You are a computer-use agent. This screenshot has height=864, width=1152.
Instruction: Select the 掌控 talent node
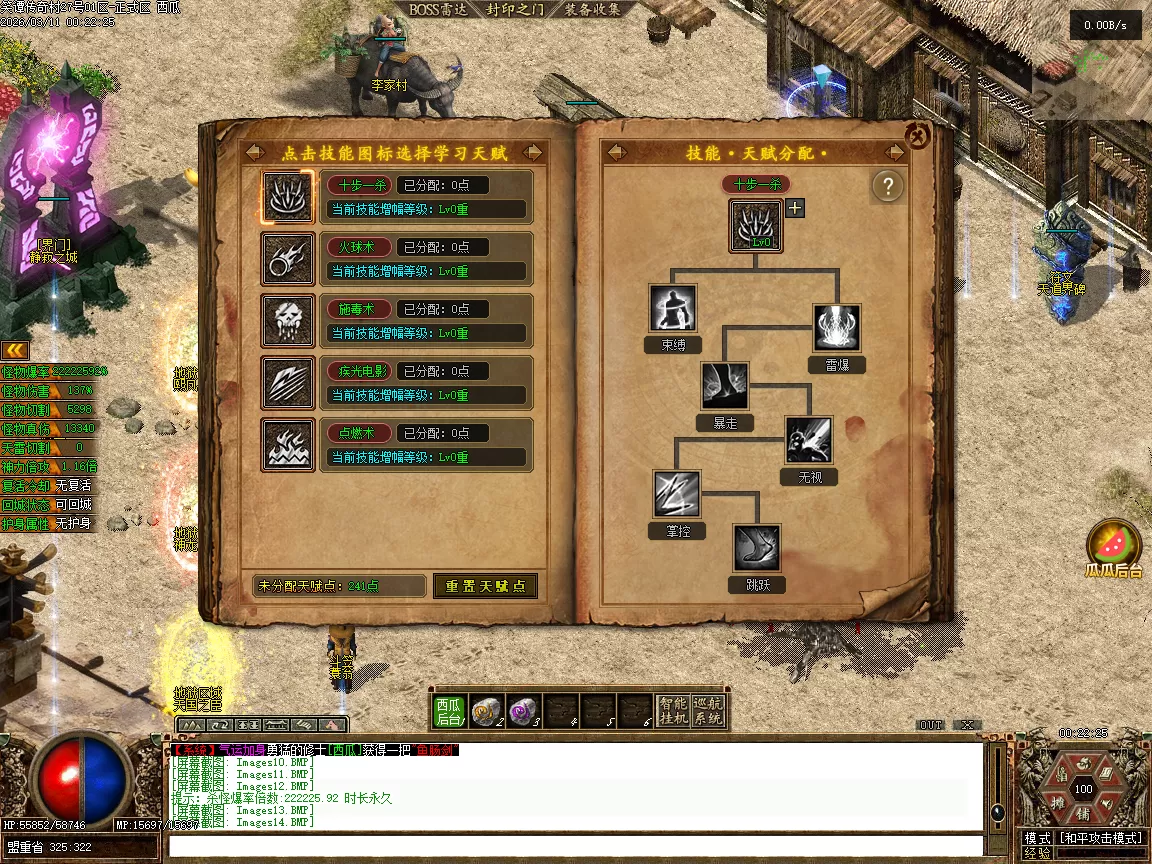point(677,494)
